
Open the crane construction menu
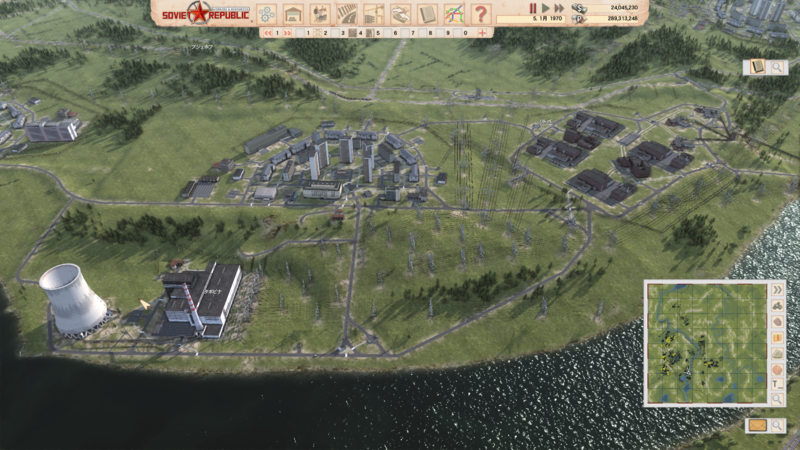pos(374,14)
